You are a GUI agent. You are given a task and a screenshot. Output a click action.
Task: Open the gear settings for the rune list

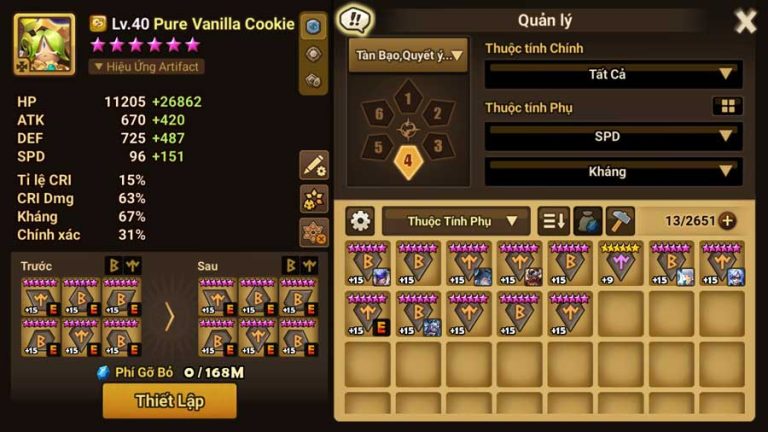[x=360, y=220]
